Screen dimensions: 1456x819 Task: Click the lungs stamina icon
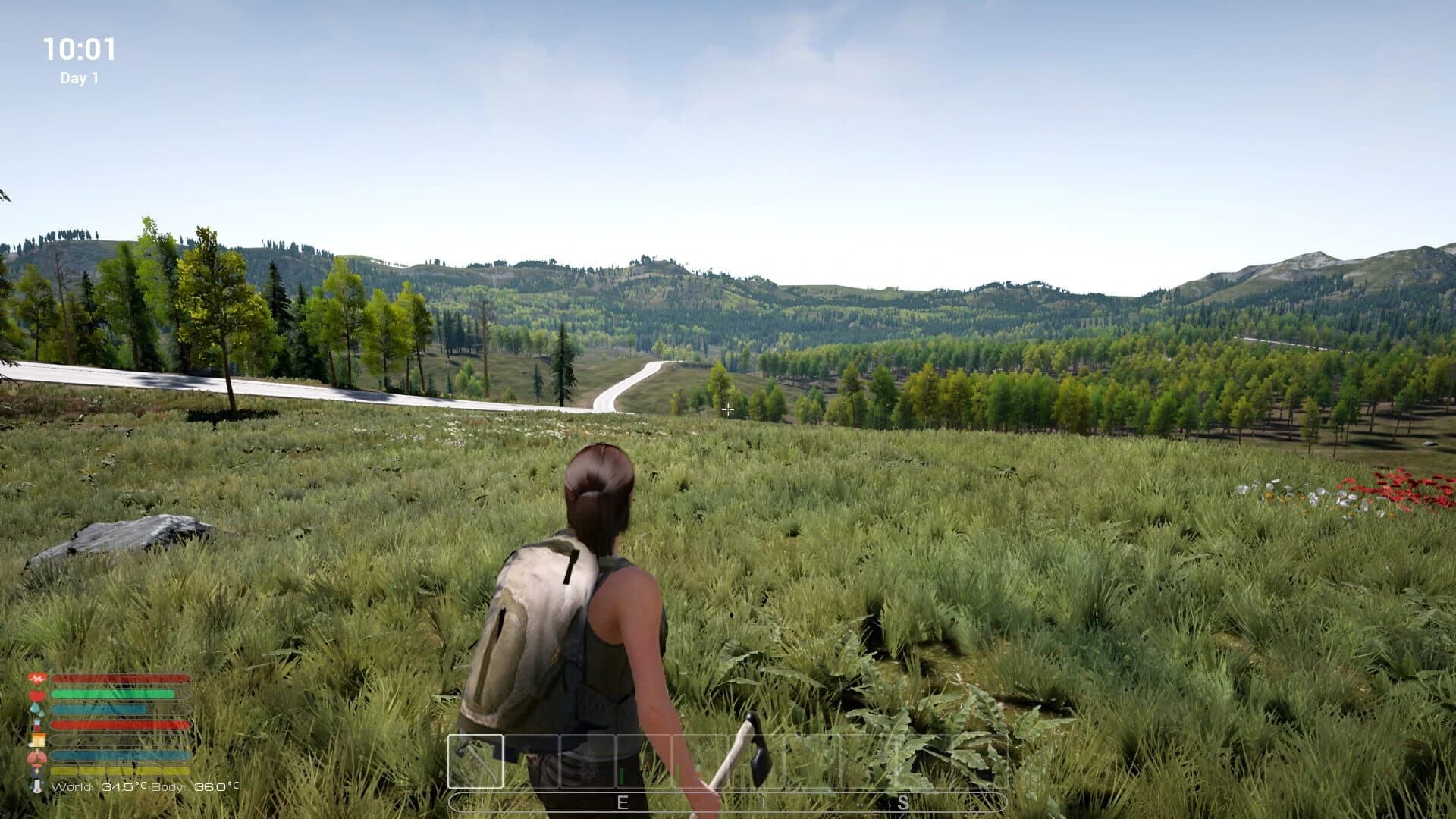coord(36,757)
